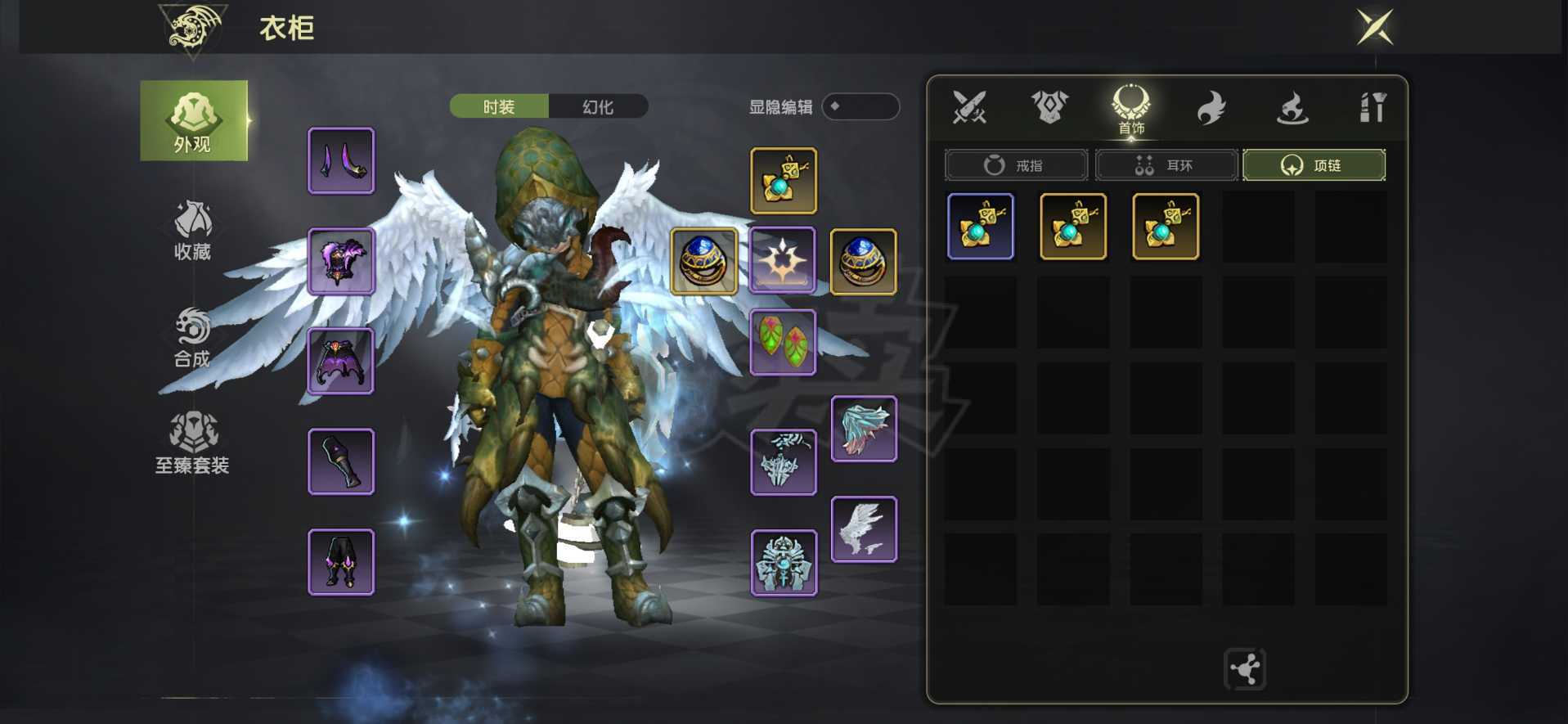The image size is (1568, 724).
Task: Go to the 合成 synthesis section
Action: coord(193,337)
